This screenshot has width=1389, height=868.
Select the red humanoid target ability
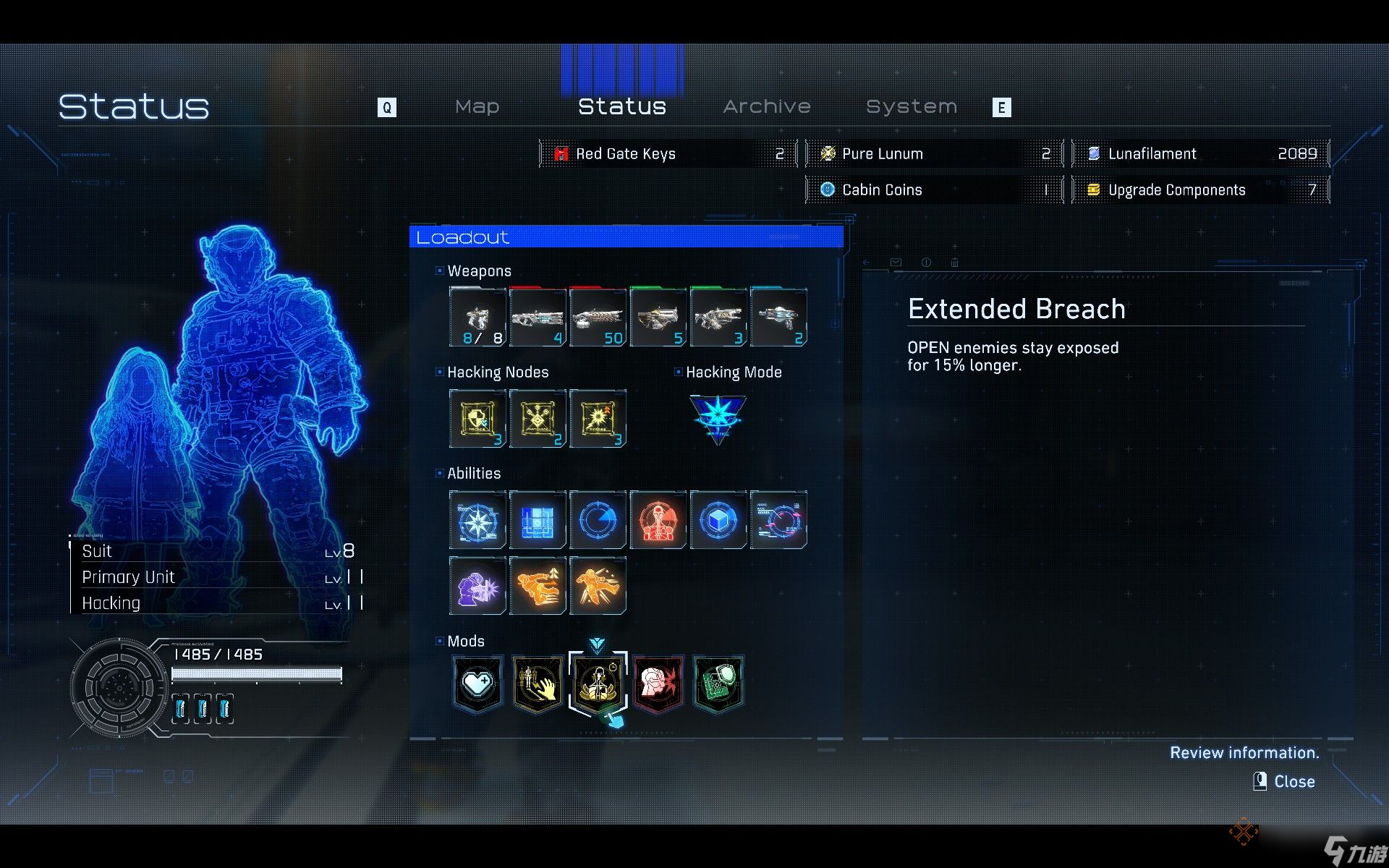pyautogui.click(x=658, y=520)
